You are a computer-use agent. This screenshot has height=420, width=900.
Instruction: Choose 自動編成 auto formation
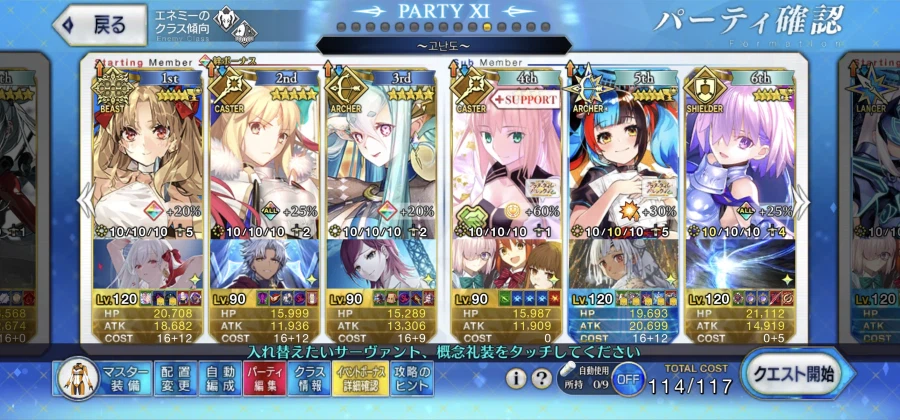217,380
